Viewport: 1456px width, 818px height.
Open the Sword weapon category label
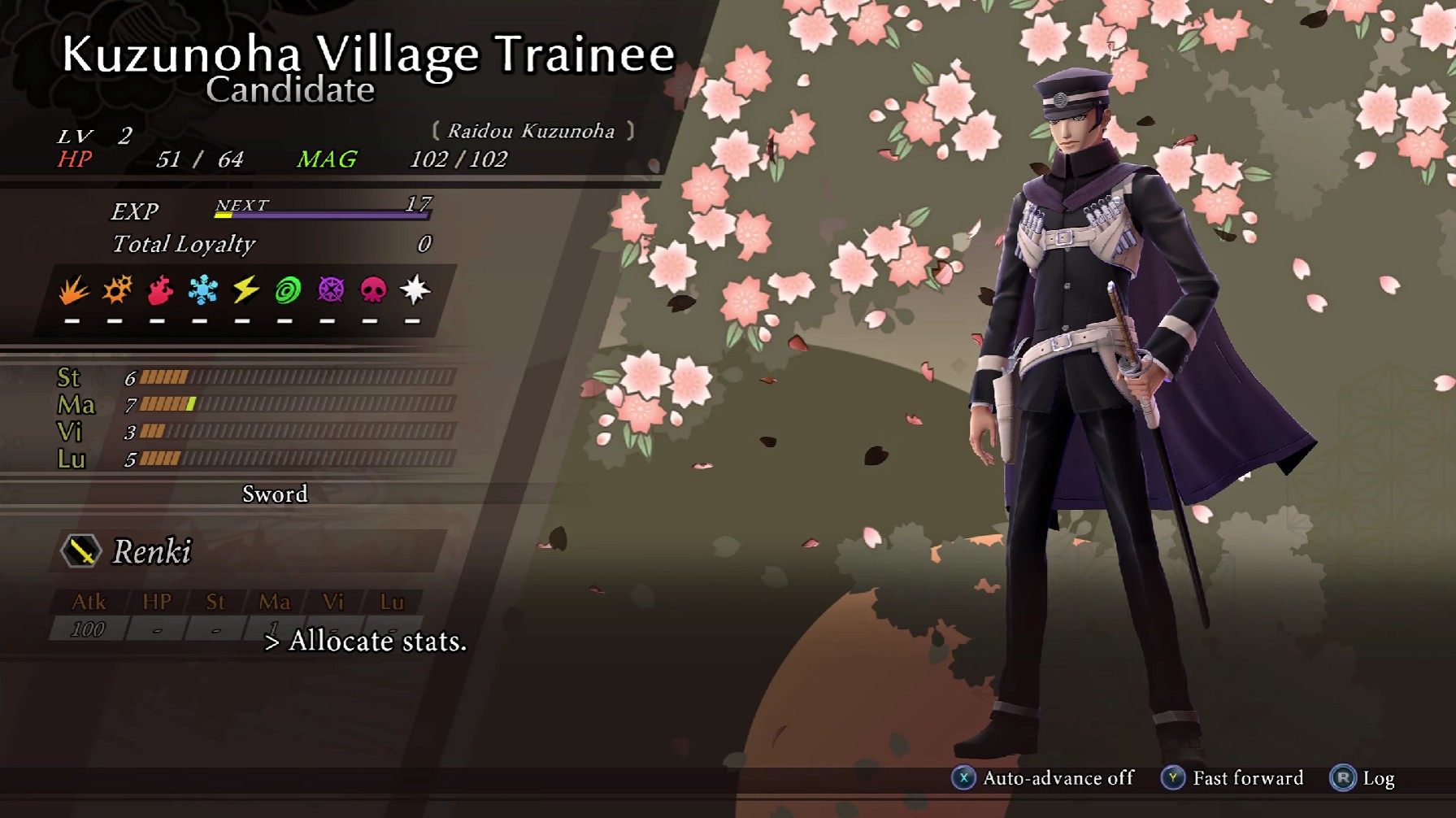coord(275,494)
